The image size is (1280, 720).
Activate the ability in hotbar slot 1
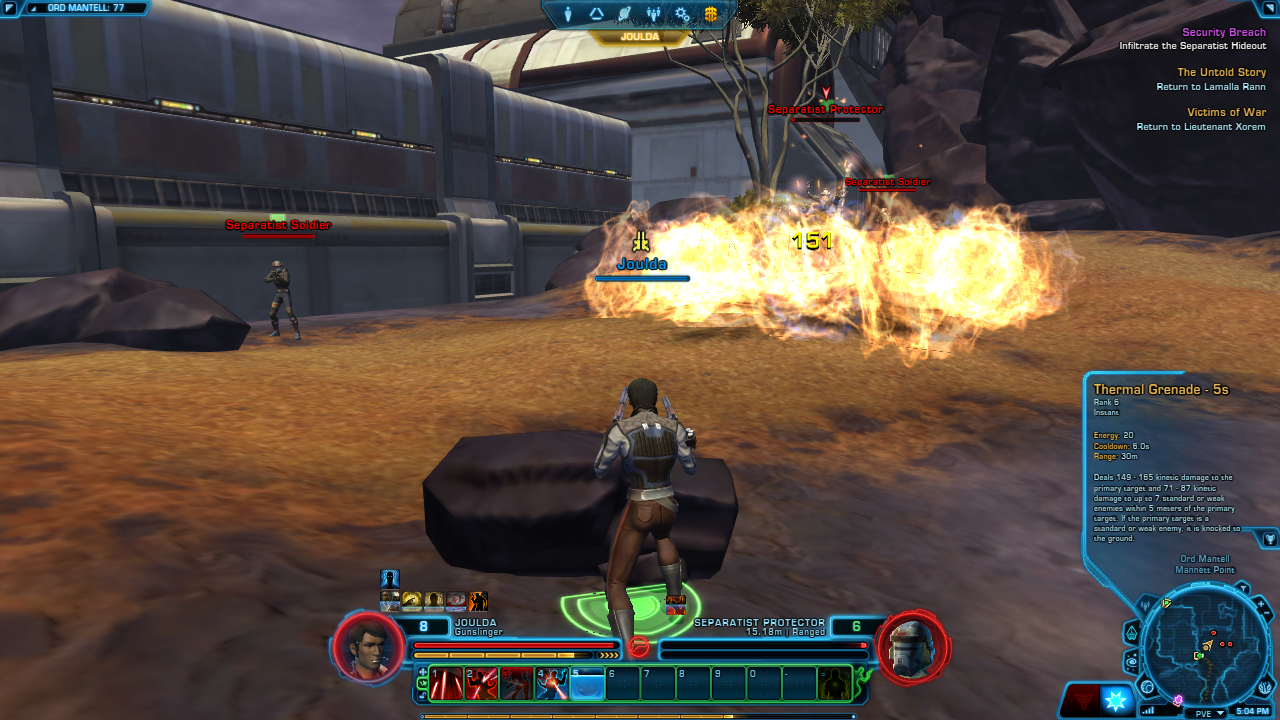click(x=447, y=683)
